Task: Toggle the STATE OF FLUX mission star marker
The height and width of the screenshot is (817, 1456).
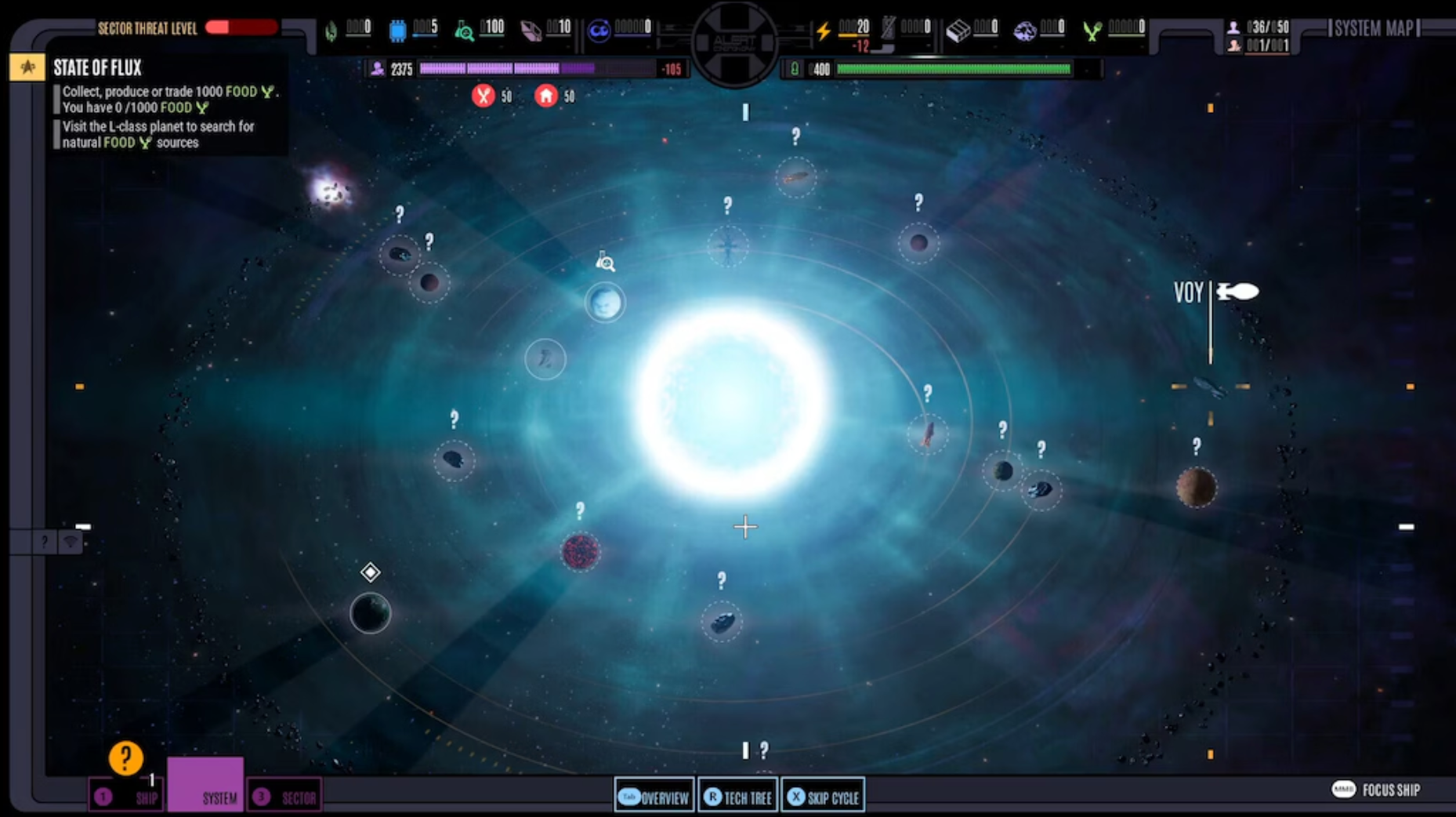Action: click(x=27, y=67)
